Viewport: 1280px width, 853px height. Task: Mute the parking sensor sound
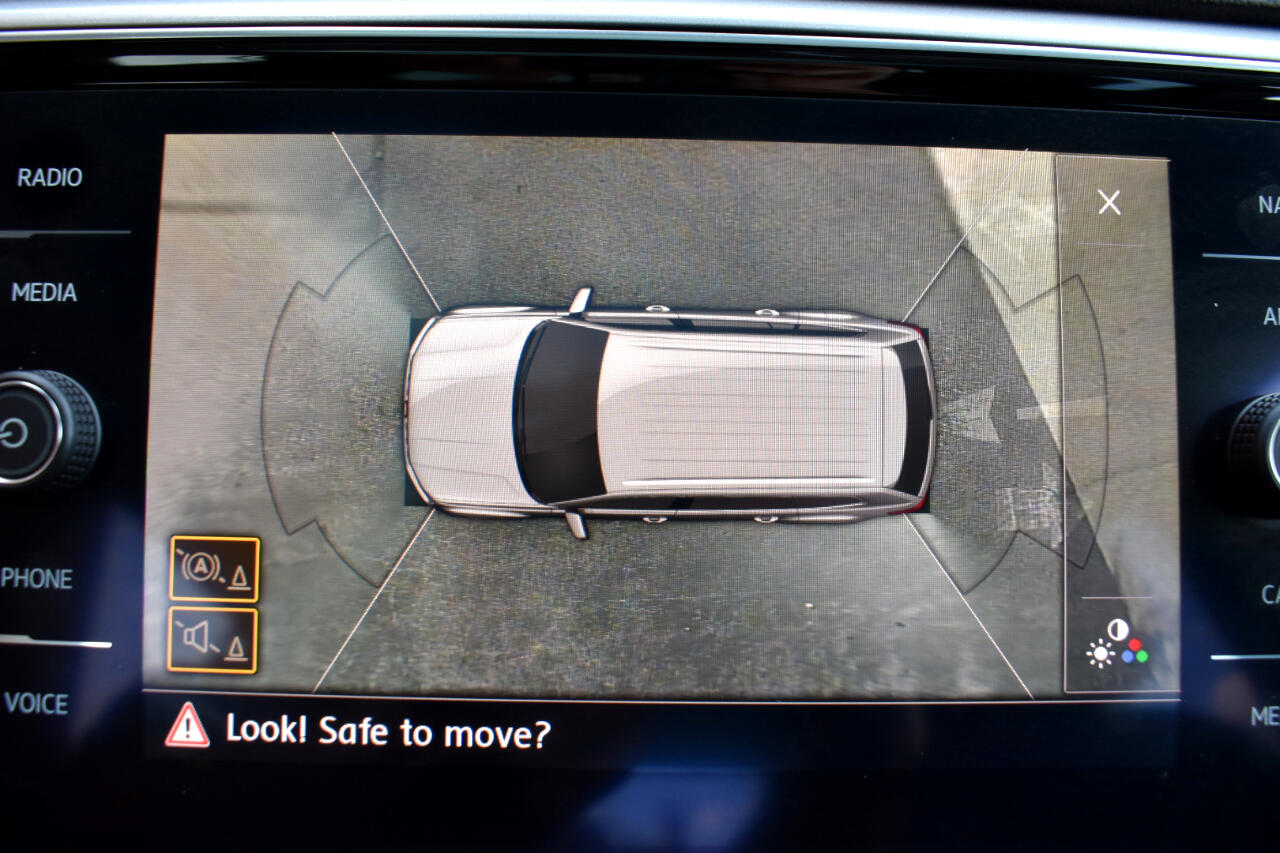tap(213, 640)
